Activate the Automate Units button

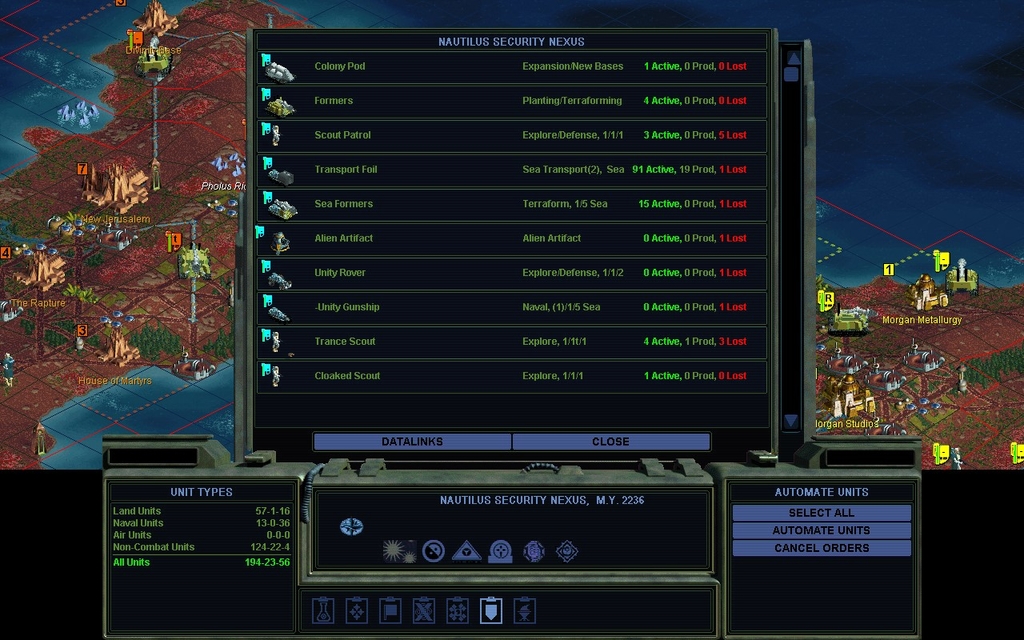point(821,530)
